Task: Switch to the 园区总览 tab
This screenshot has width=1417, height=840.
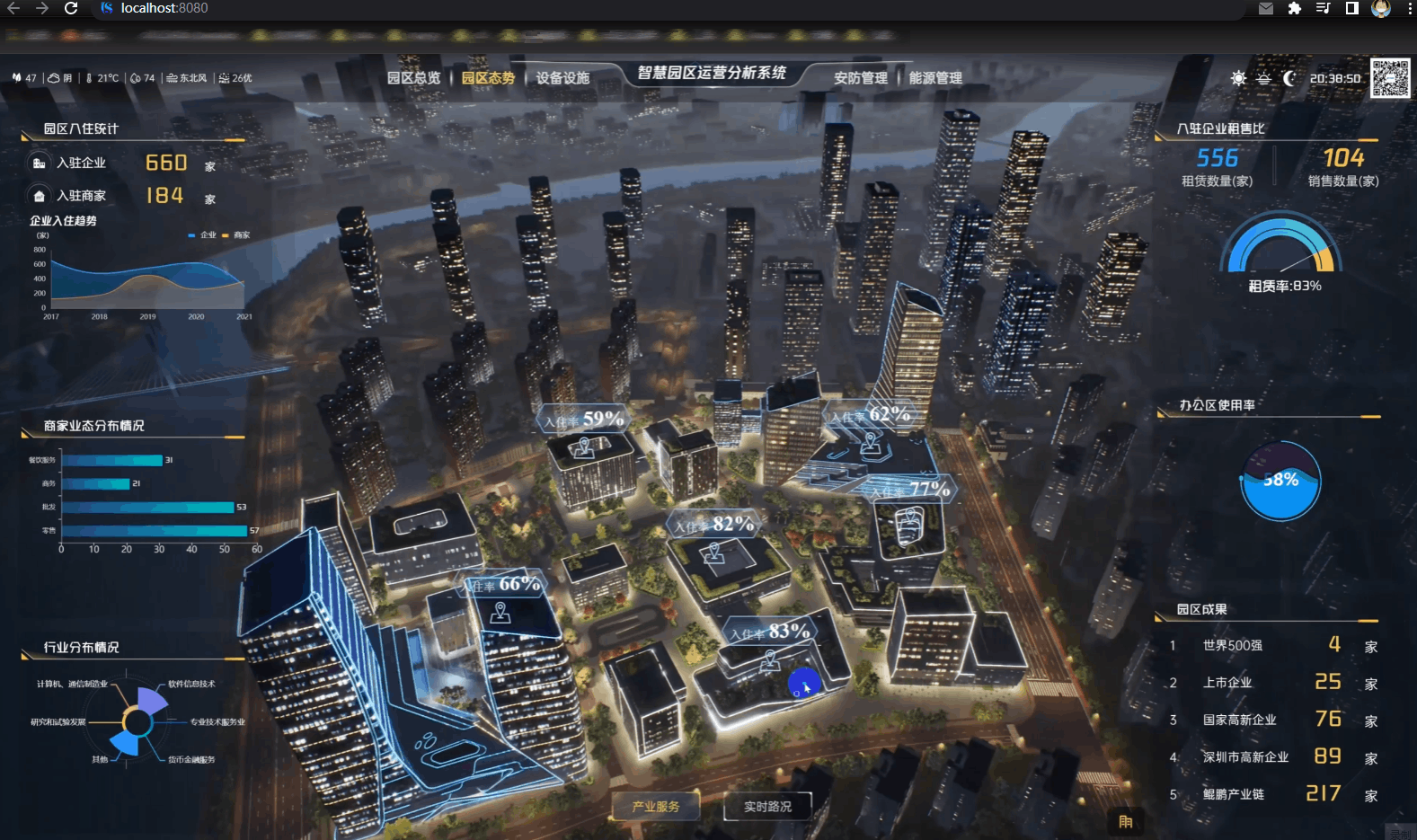Action: coord(413,78)
